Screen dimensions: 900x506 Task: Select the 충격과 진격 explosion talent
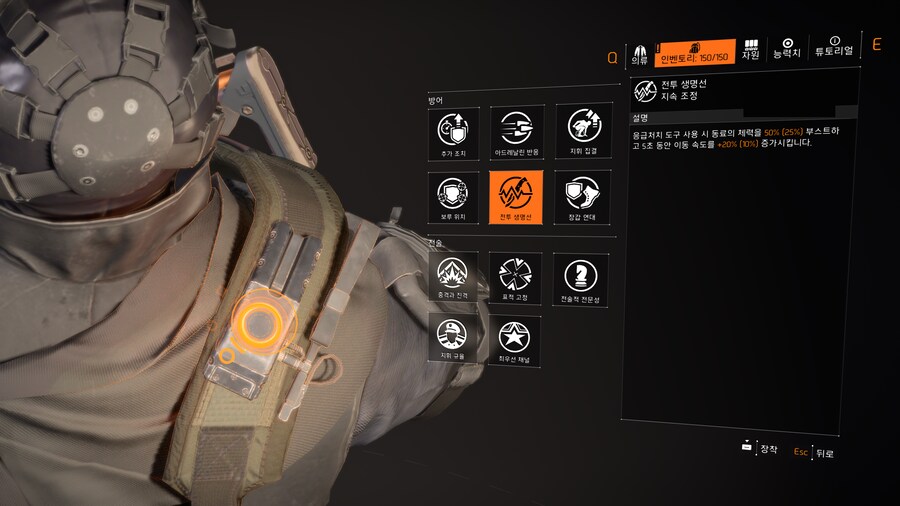[x=452, y=277]
